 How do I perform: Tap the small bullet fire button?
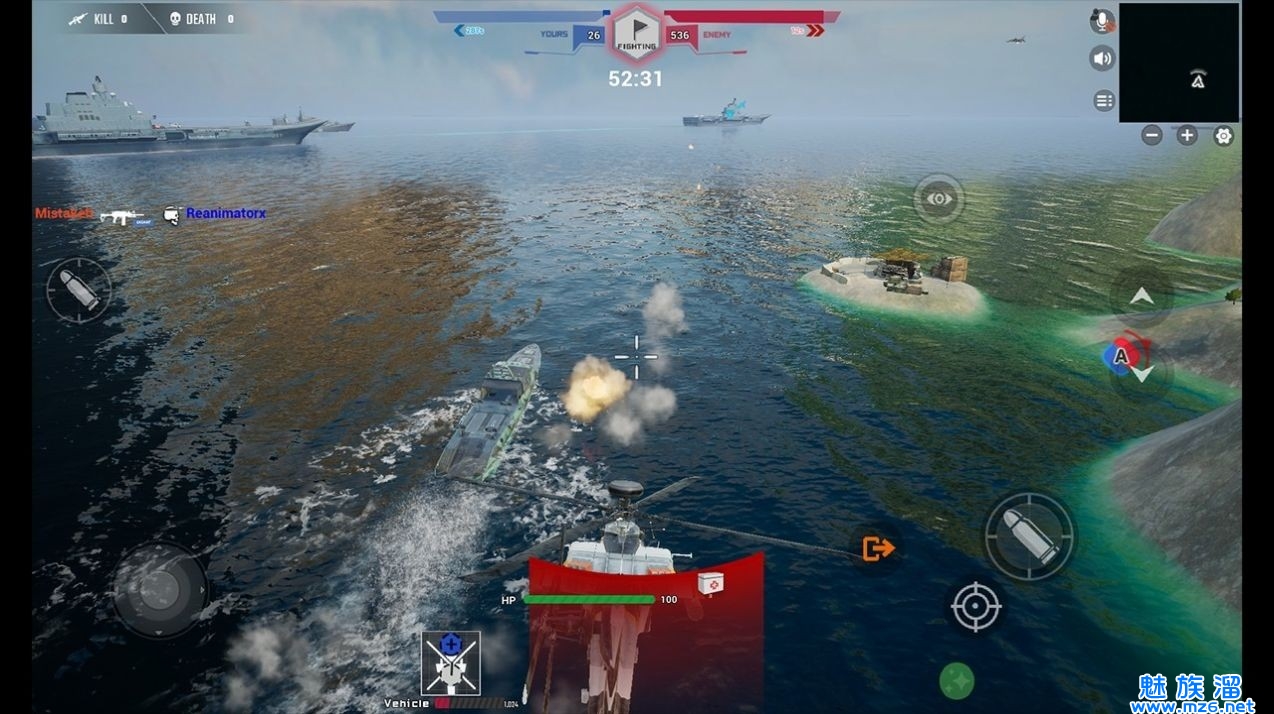tap(79, 290)
